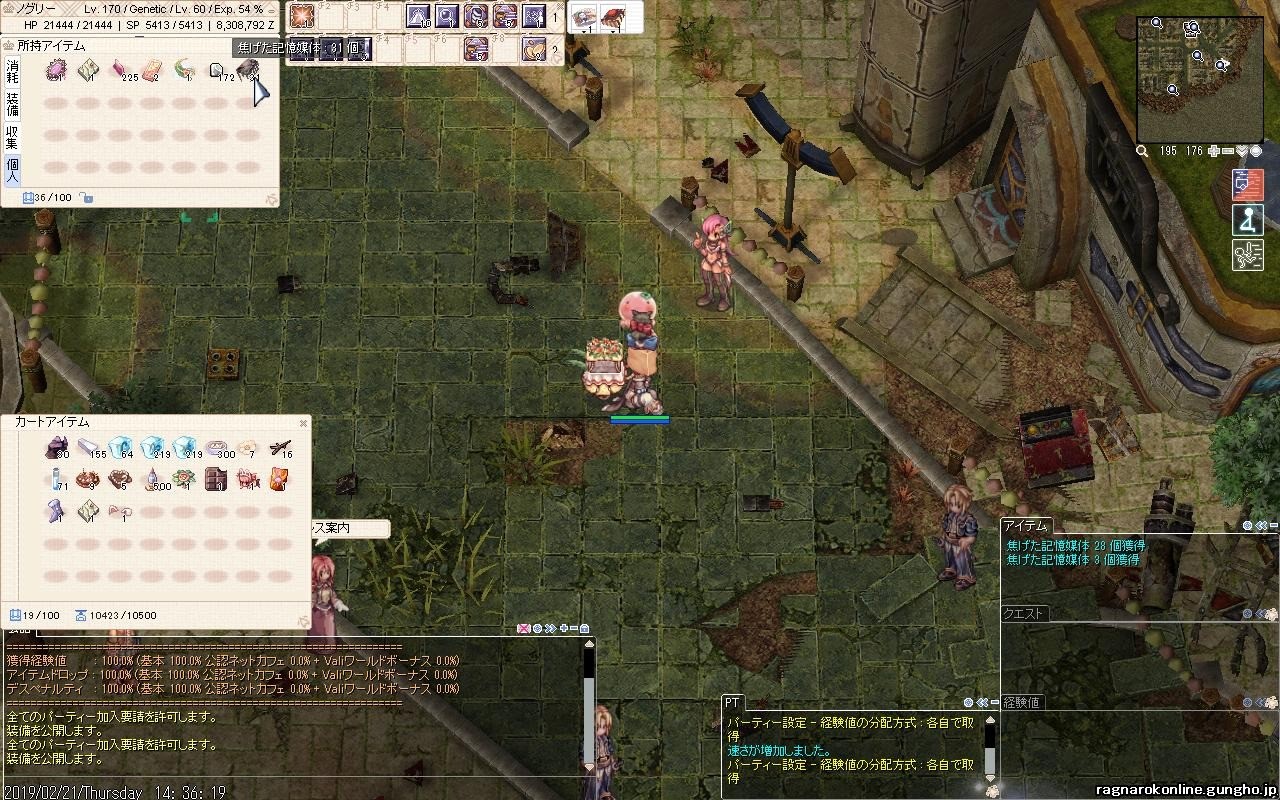Select the 個人 inventory tab
The image size is (1280, 800).
[x=12, y=169]
